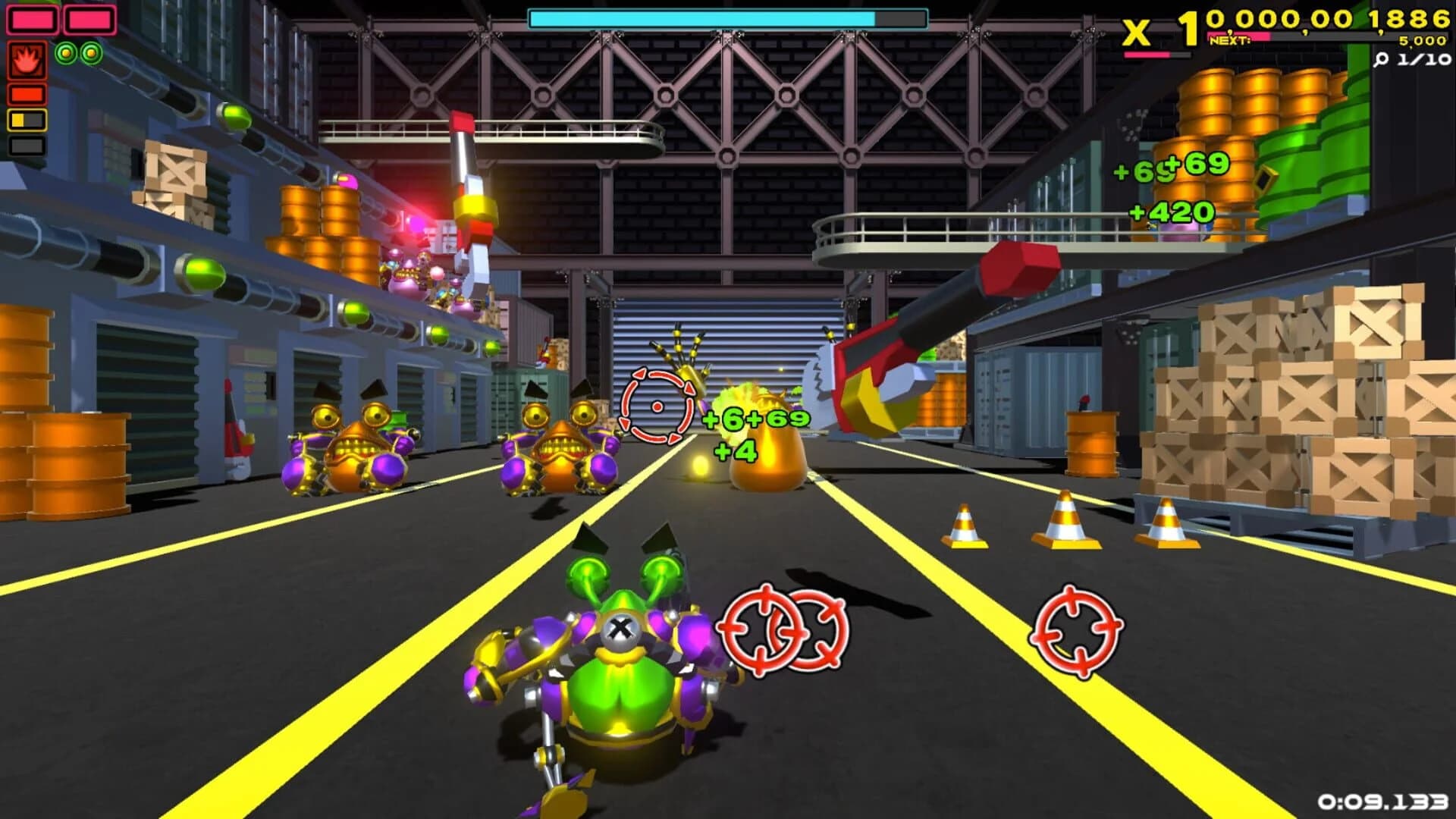Toggle the empty gray weapon slot indicator

[27, 146]
